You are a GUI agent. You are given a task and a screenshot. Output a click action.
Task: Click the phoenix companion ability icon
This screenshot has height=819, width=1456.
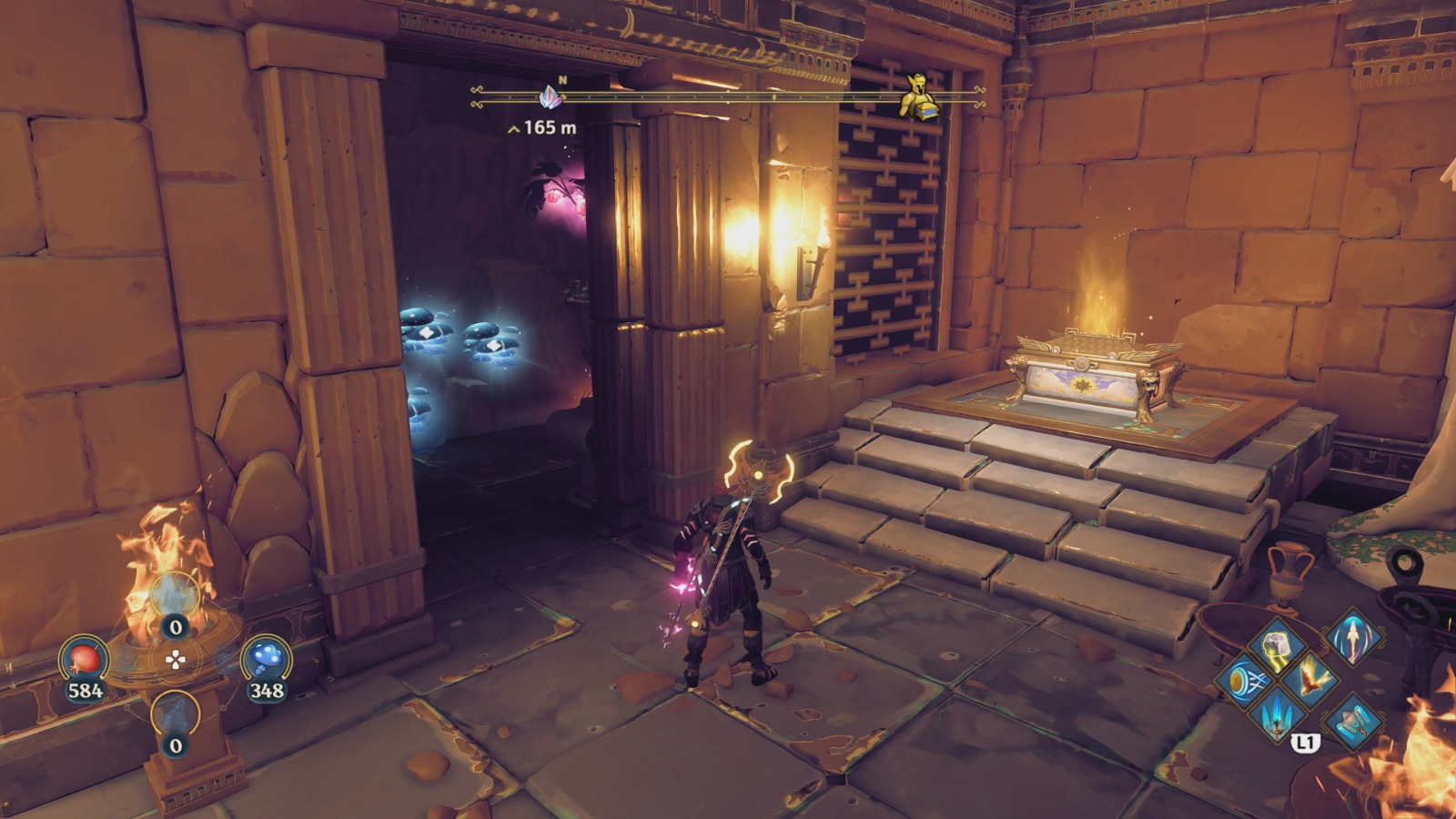pyautogui.click(x=1311, y=678)
